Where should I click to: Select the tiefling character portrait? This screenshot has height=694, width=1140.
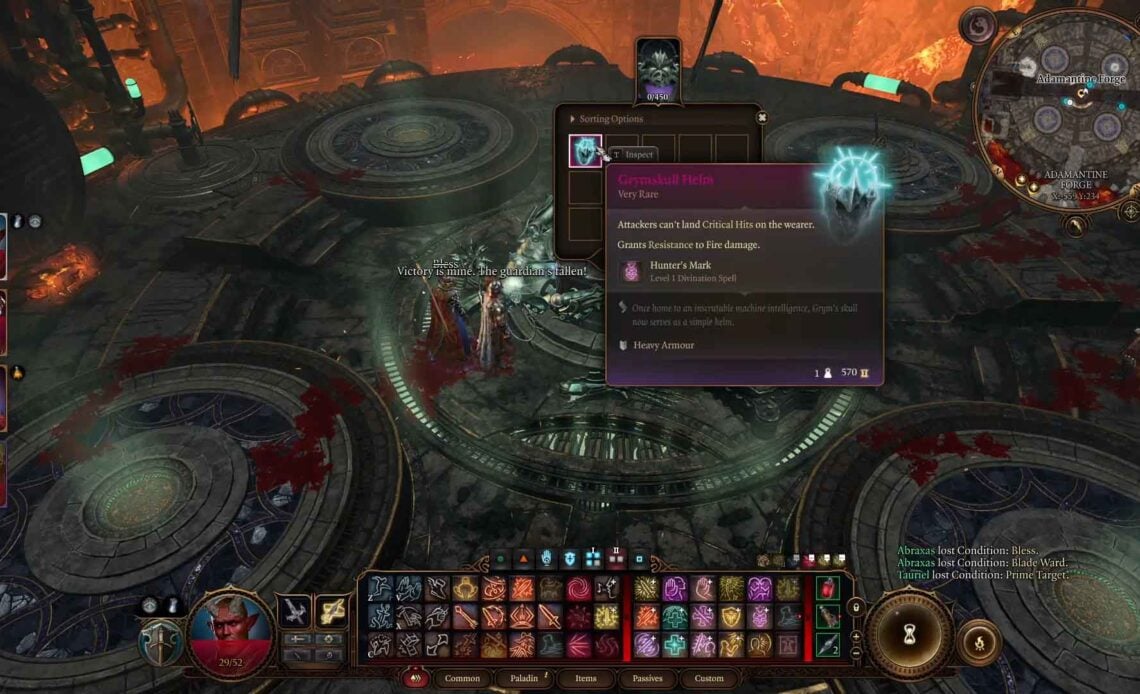(x=232, y=635)
